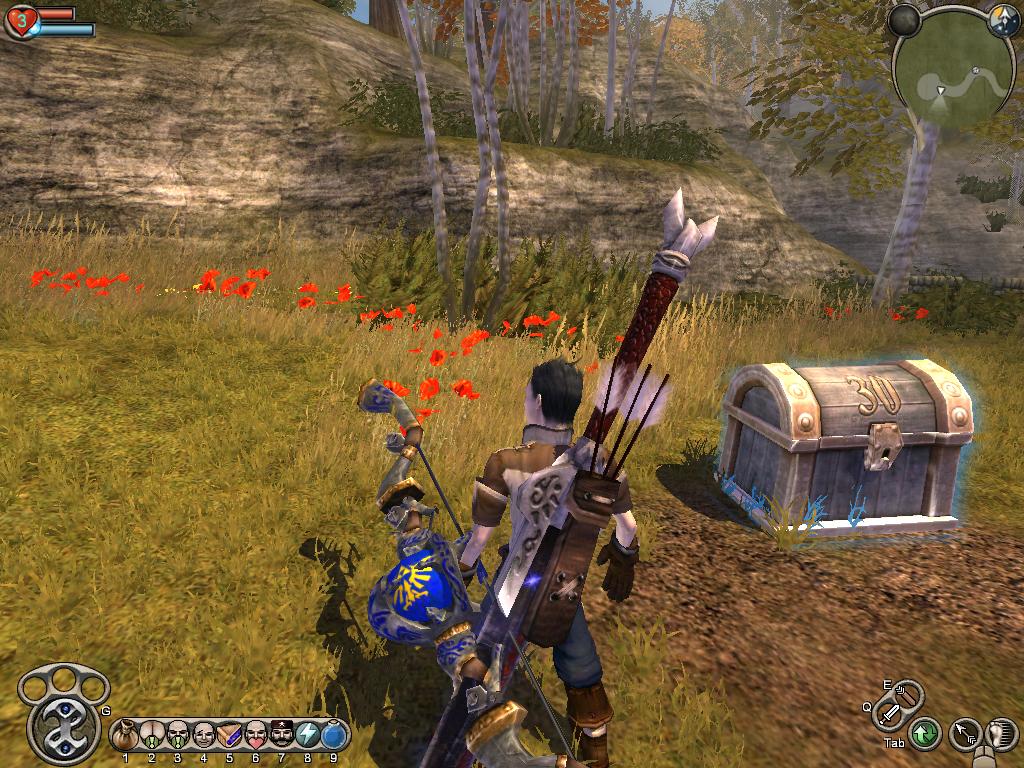Select the blue-gem box item in slot 5
Image resolution: width=1024 pixels, height=768 pixels.
pyautogui.click(x=229, y=735)
